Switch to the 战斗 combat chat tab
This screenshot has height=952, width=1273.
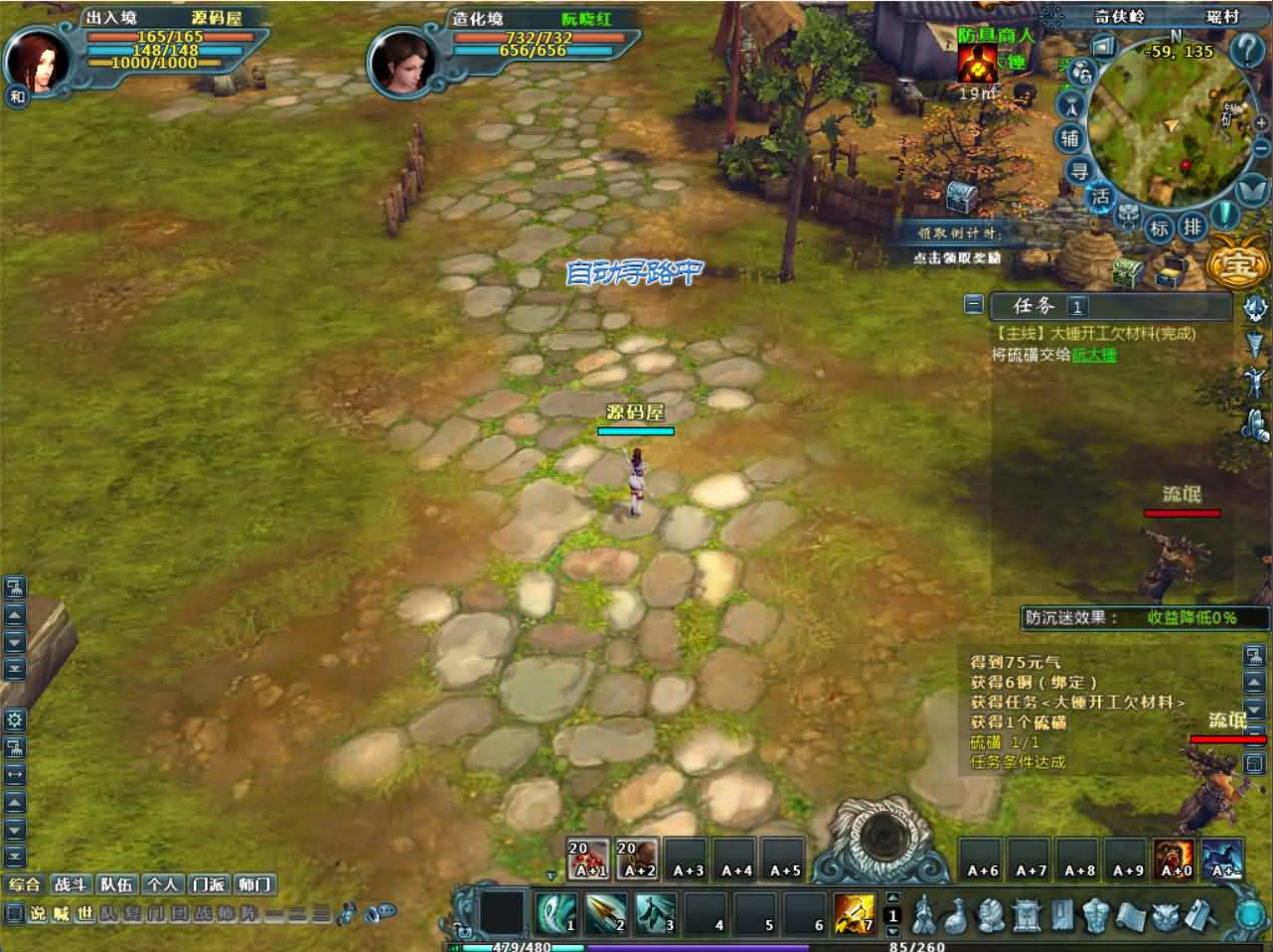(x=70, y=883)
